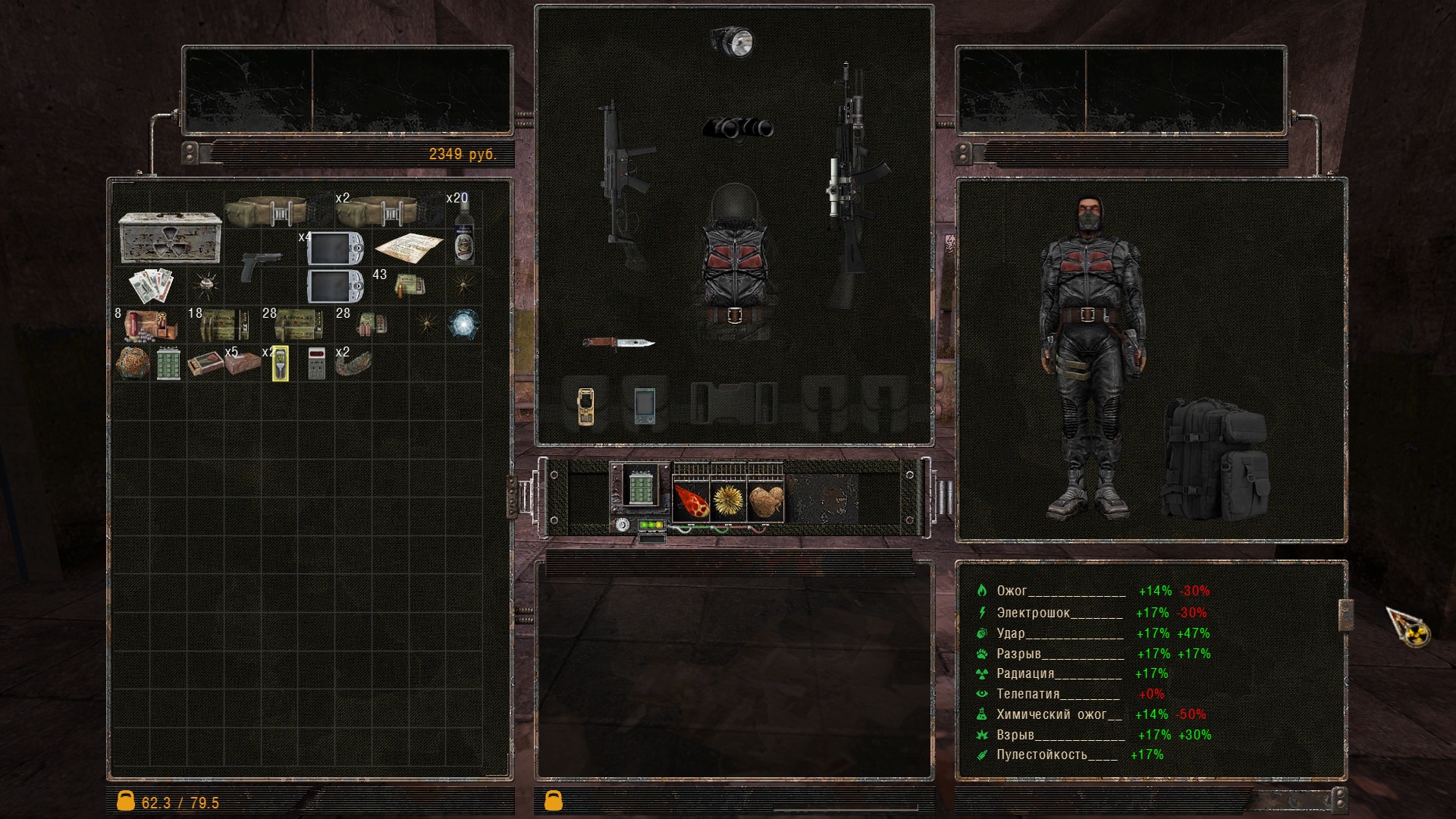The width and height of the screenshot is (1456, 819).
Task: Choose the stack of ruble banknotes
Action: (152, 285)
